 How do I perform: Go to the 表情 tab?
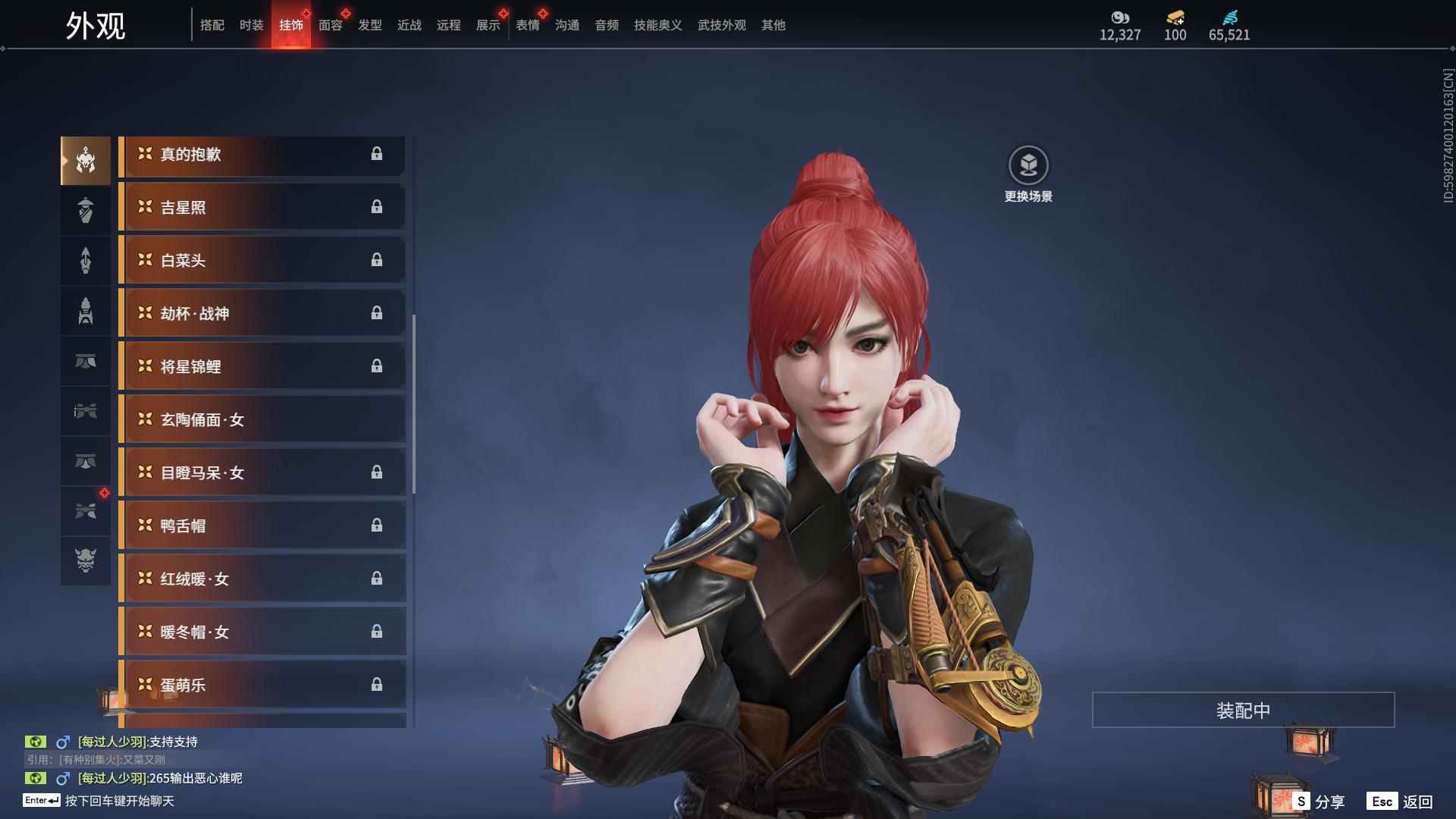point(527,25)
